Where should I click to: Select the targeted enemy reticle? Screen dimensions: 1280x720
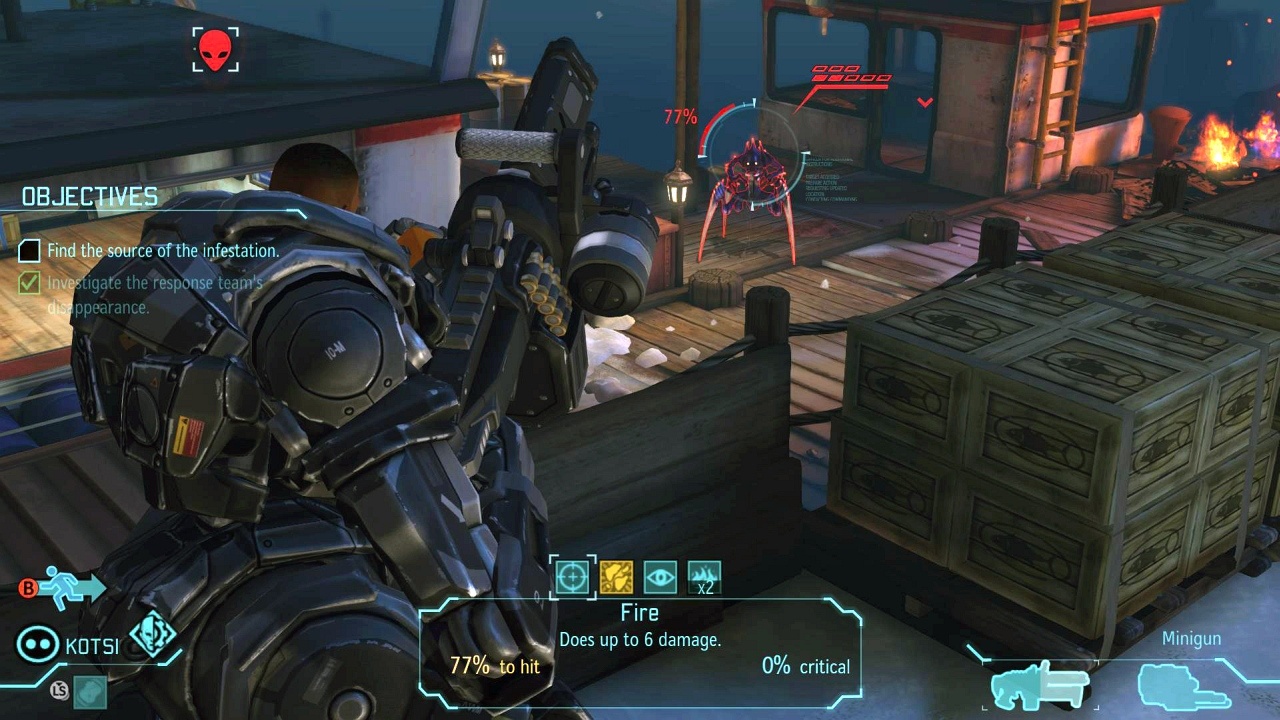[x=752, y=150]
